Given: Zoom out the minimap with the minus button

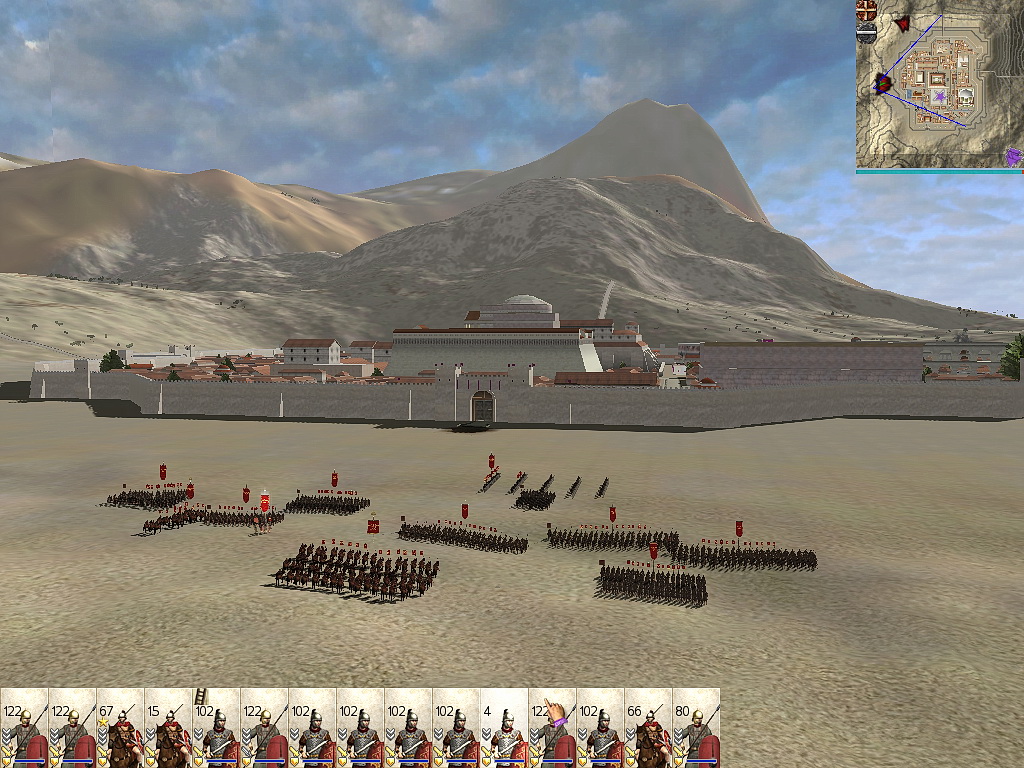Looking at the screenshot, I should [867, 33].
